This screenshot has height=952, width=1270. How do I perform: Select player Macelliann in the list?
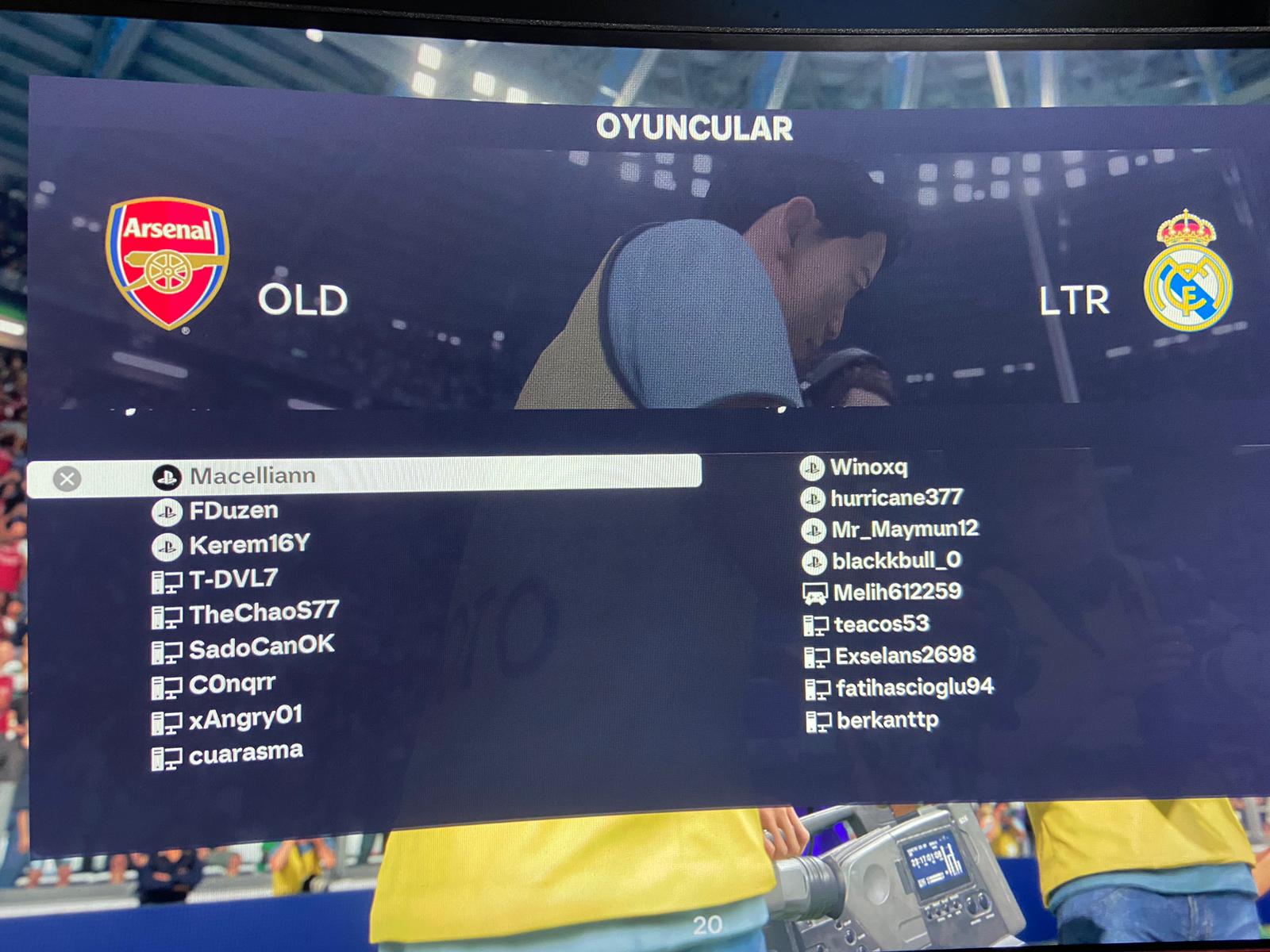tap(252, 475)
